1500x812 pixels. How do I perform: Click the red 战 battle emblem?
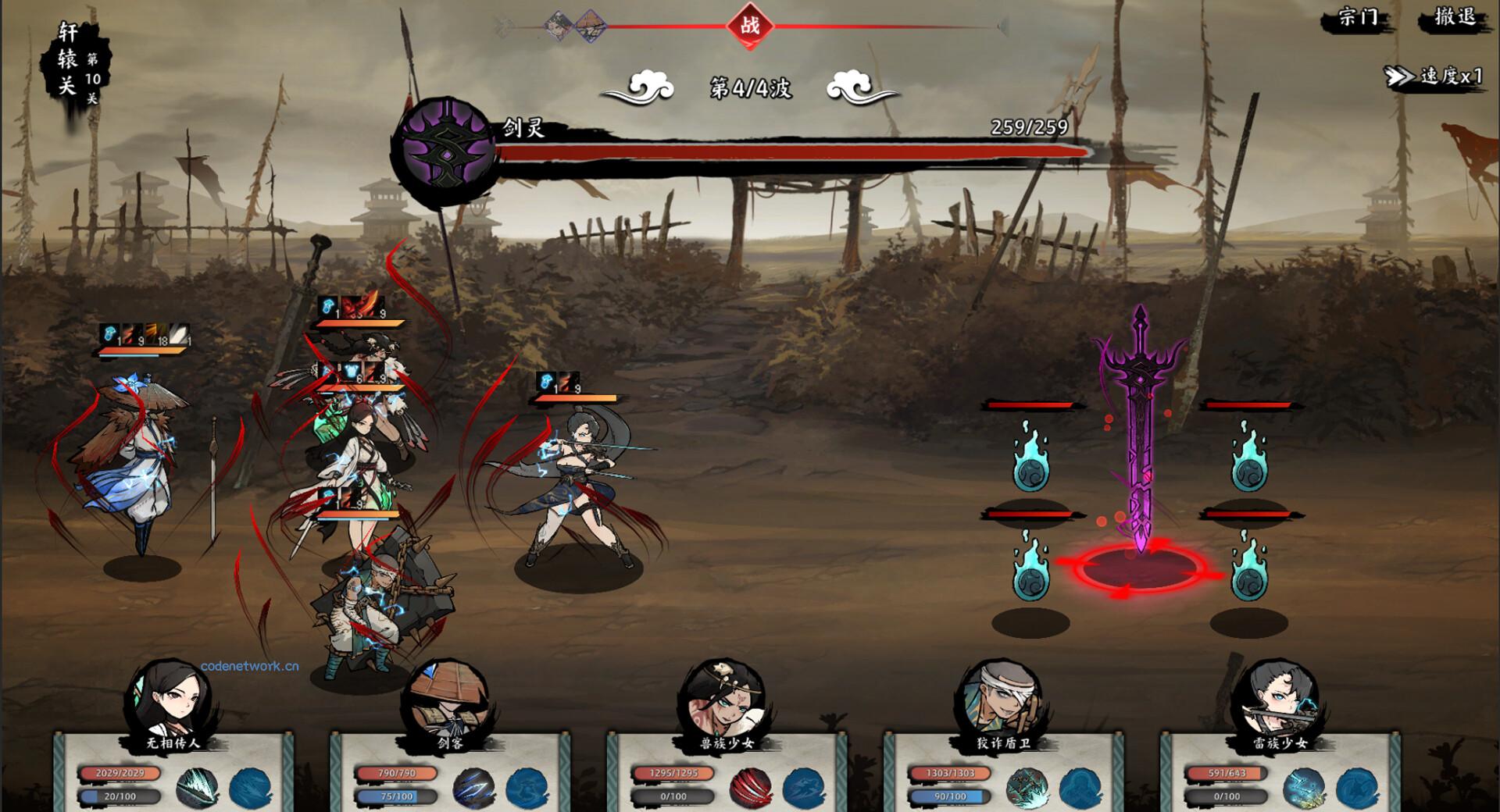click(x=750, y=26)
